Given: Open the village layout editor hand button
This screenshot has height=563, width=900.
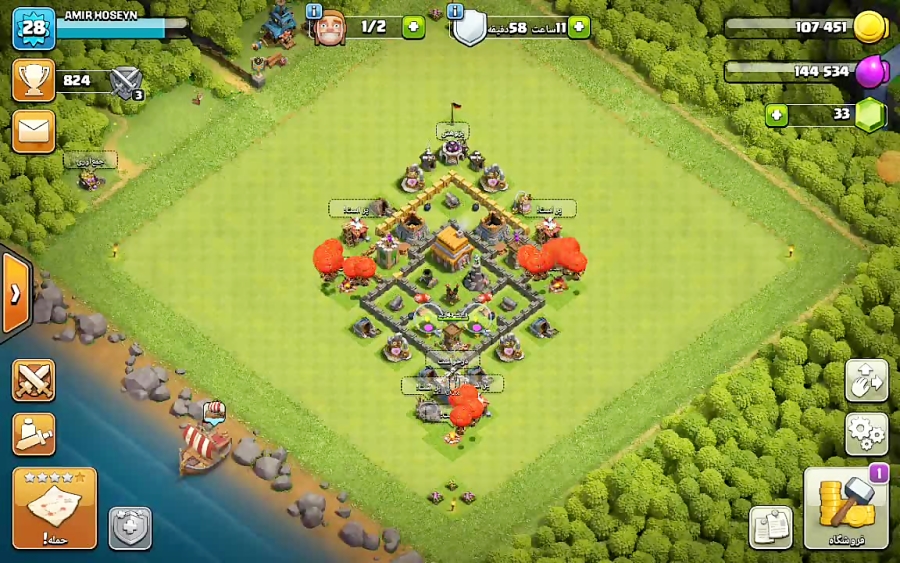Looking at the screenshot, I should (x=866, y=381).
